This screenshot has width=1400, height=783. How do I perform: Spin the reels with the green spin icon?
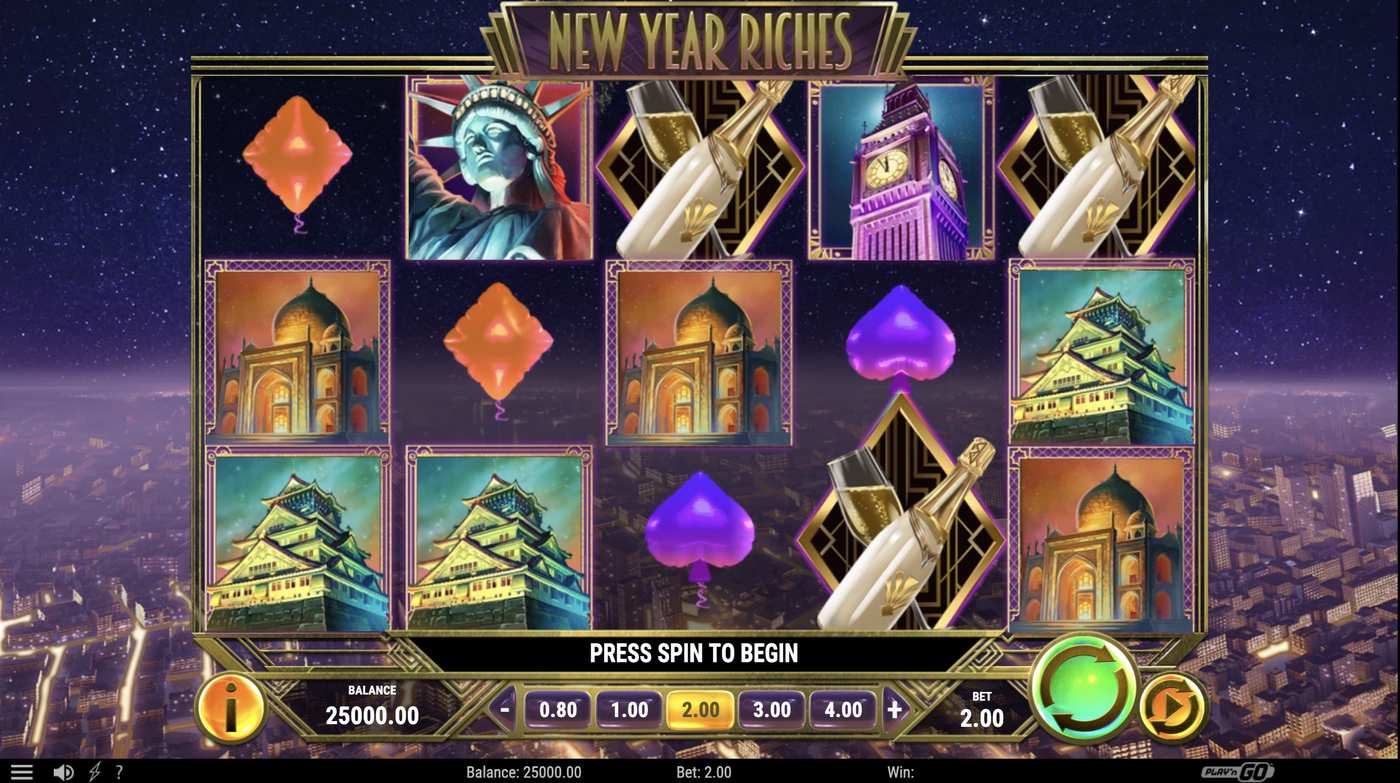click(x=1083, y=688)
